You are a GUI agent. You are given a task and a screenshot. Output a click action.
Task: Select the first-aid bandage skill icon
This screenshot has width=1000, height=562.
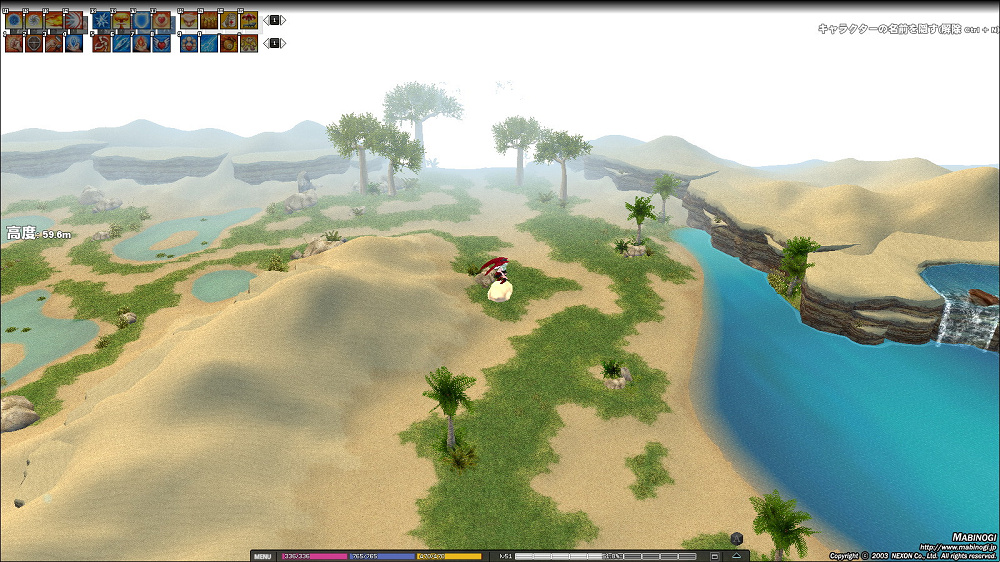point(229,21)
